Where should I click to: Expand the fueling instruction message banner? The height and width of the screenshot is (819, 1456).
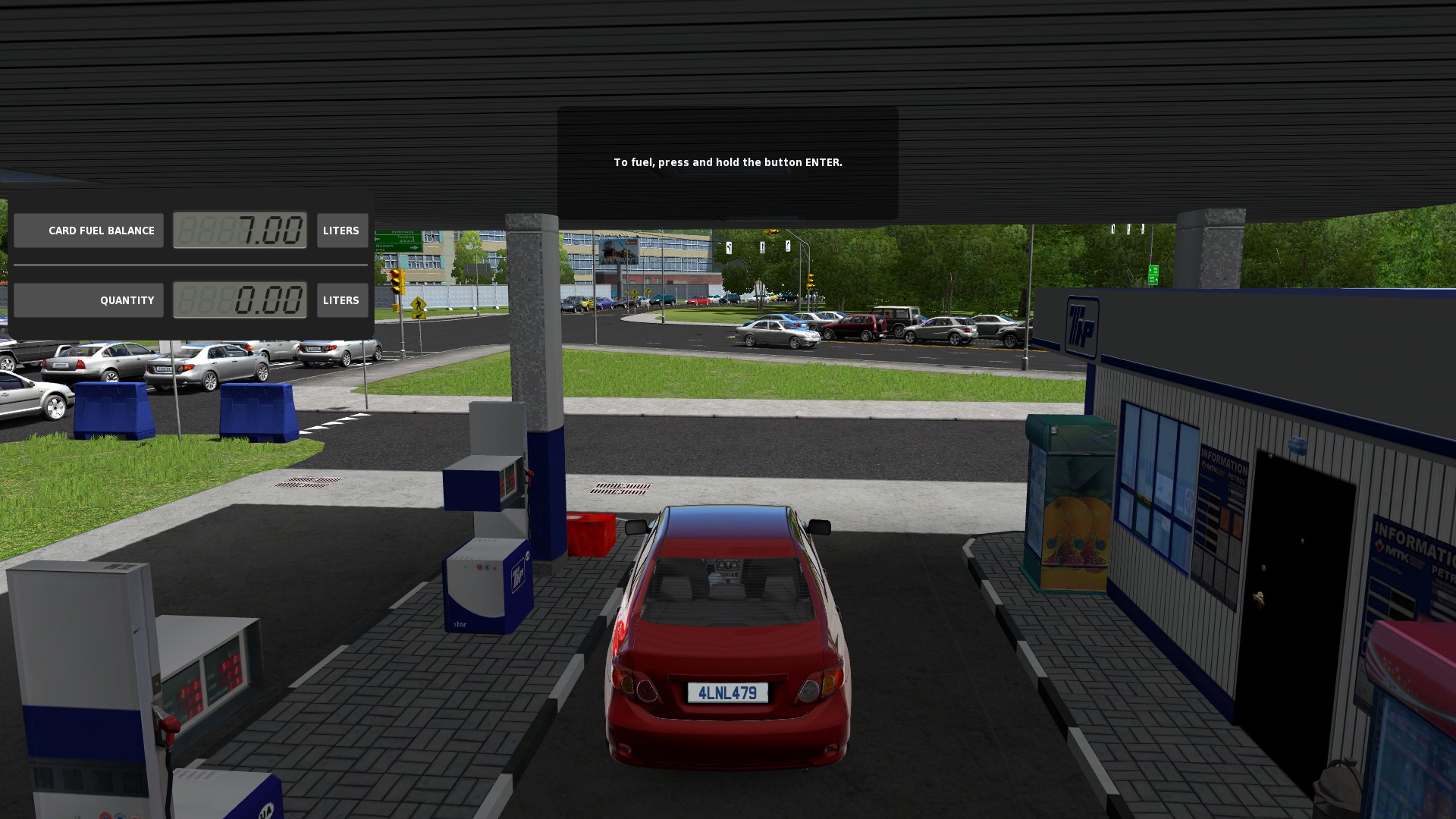point(726,162)
